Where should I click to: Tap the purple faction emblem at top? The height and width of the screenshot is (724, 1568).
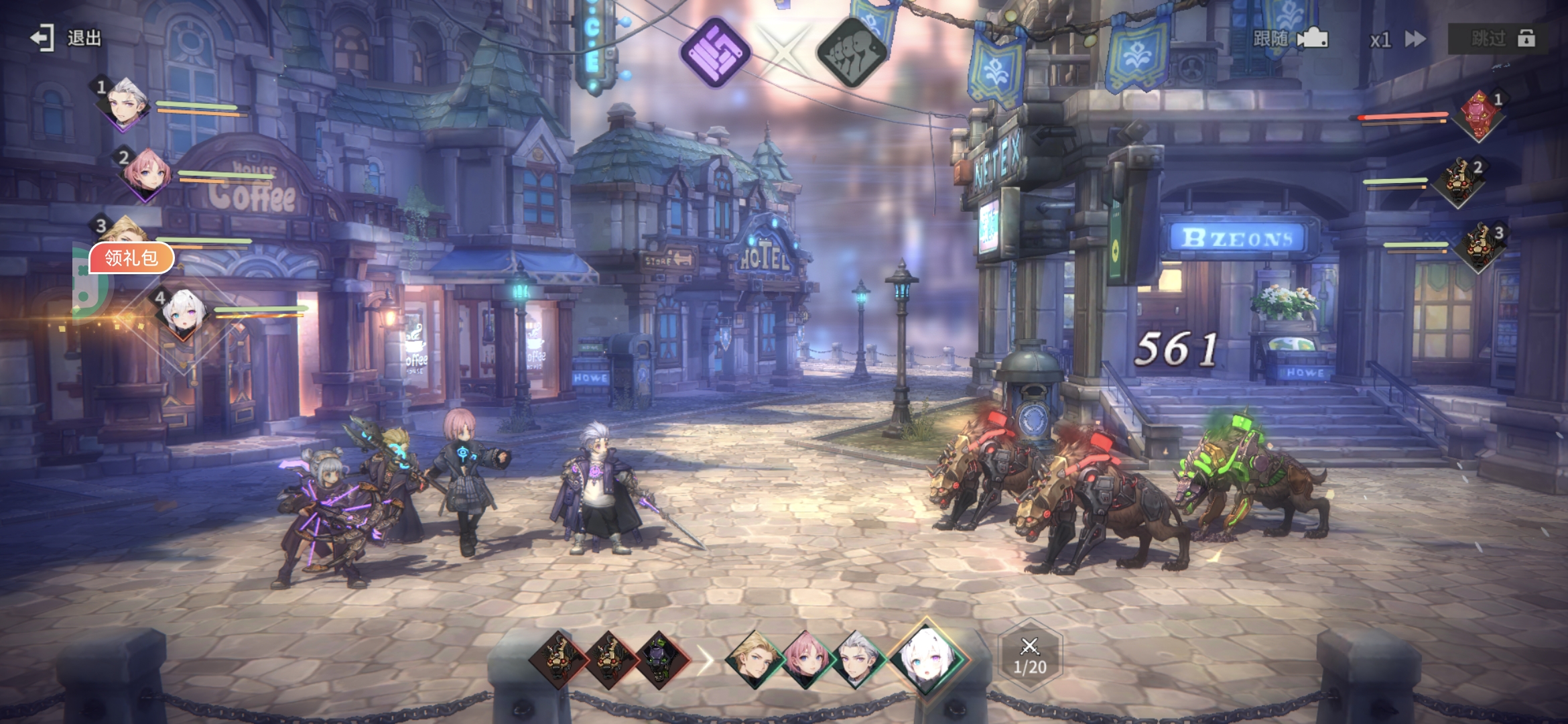[714, 52]
